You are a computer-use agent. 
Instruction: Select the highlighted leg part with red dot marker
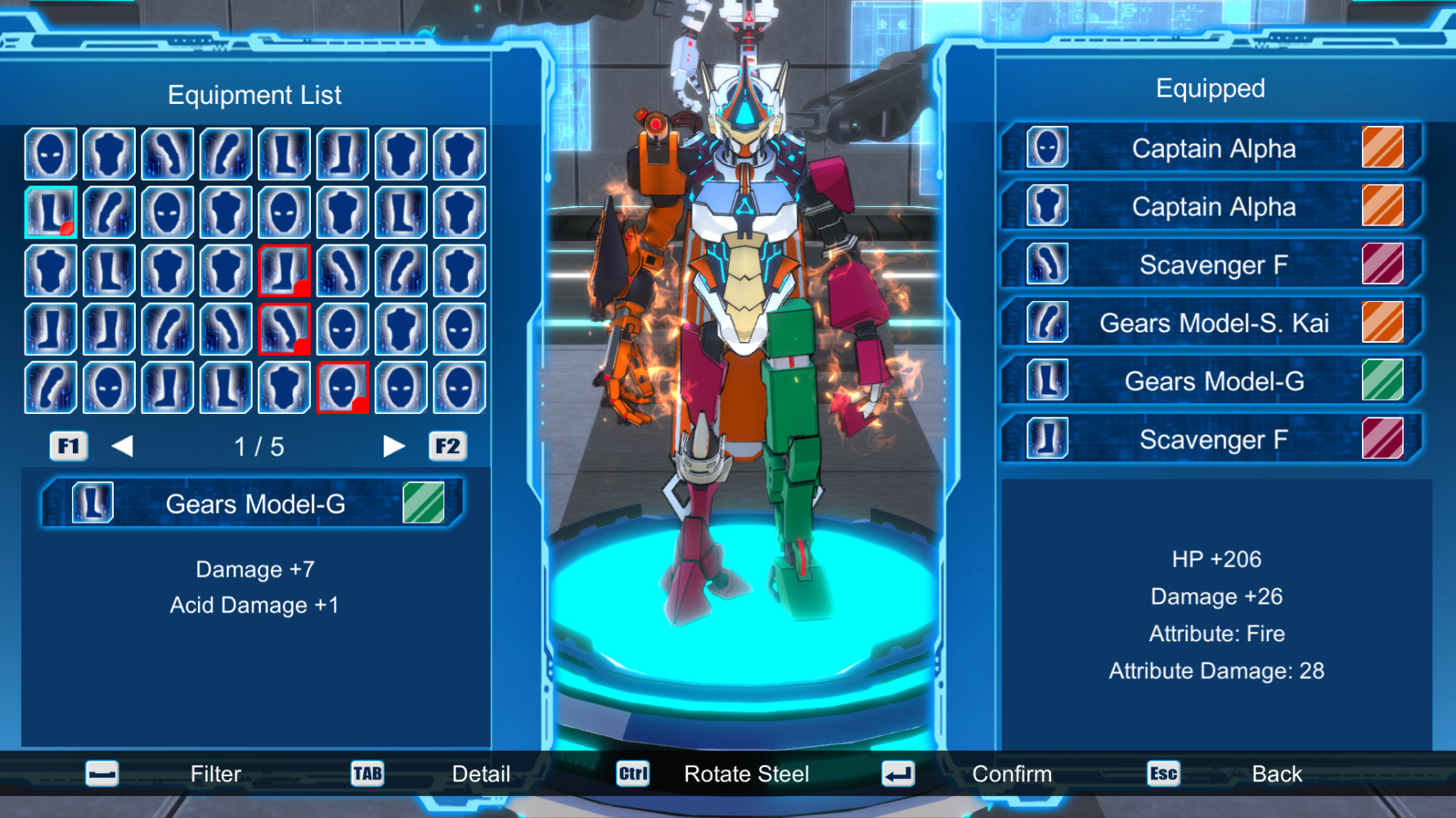pos(50,210)
